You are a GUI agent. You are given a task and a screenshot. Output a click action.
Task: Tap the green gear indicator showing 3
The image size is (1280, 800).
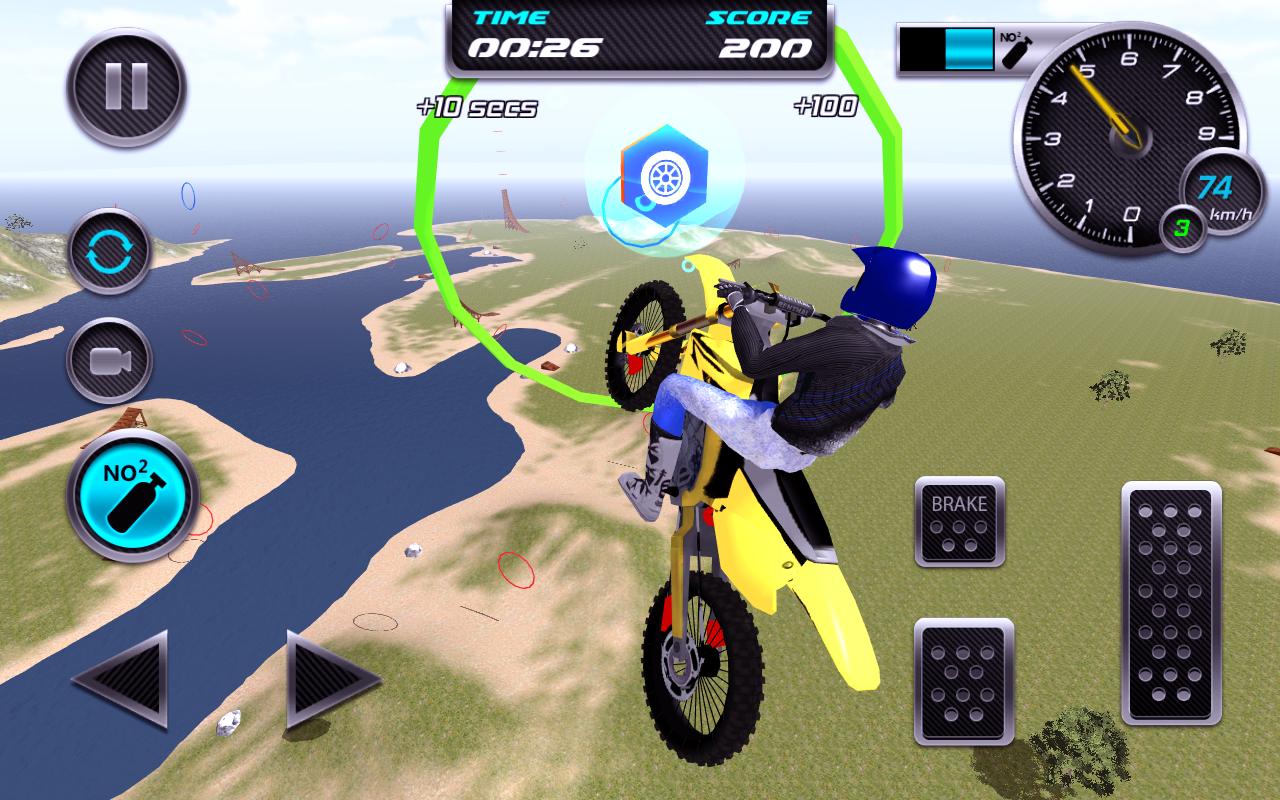[x=1180, y=228]
